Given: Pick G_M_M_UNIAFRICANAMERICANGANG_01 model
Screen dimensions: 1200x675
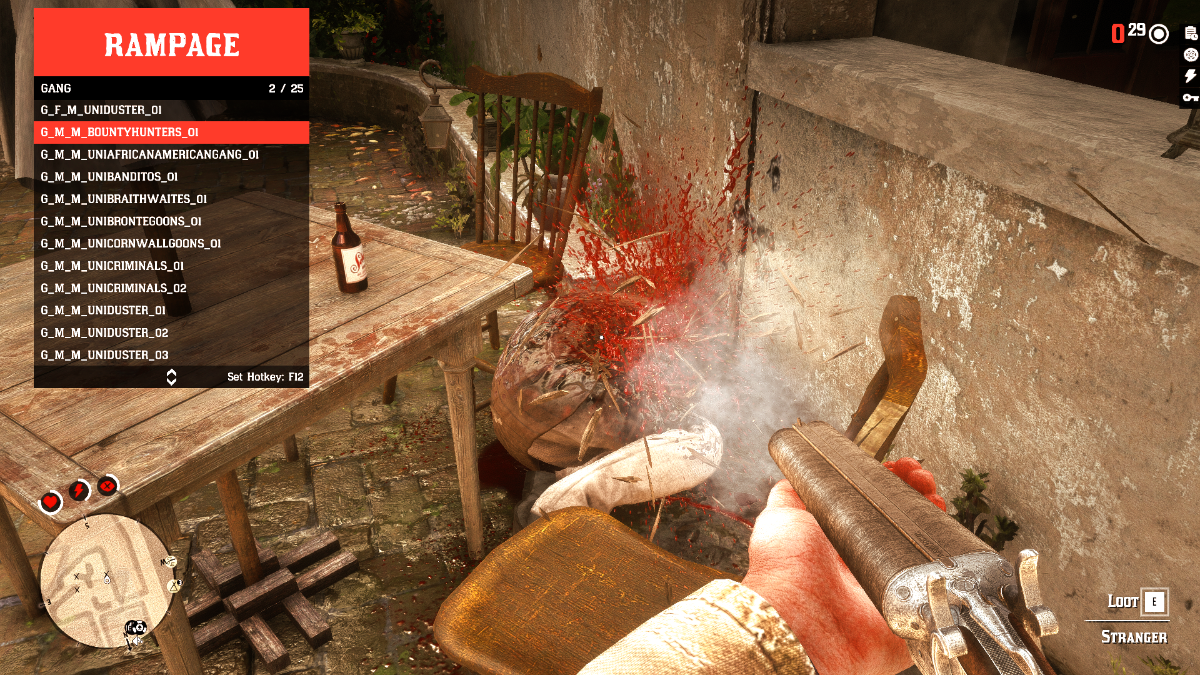Looking at the screenshot, I should (x=171, y=154).
